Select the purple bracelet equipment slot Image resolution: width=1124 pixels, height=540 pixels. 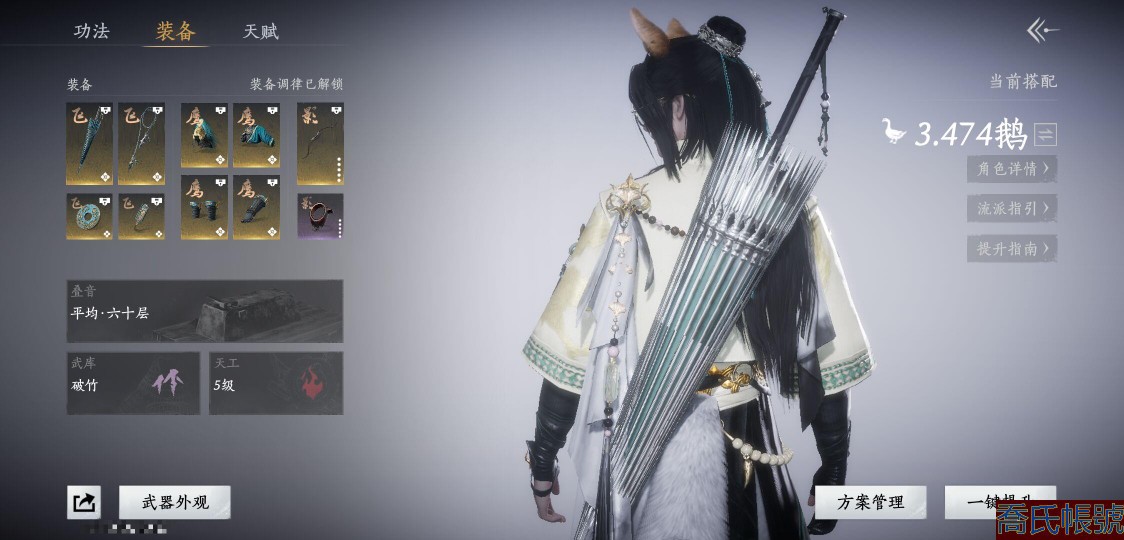320,215
